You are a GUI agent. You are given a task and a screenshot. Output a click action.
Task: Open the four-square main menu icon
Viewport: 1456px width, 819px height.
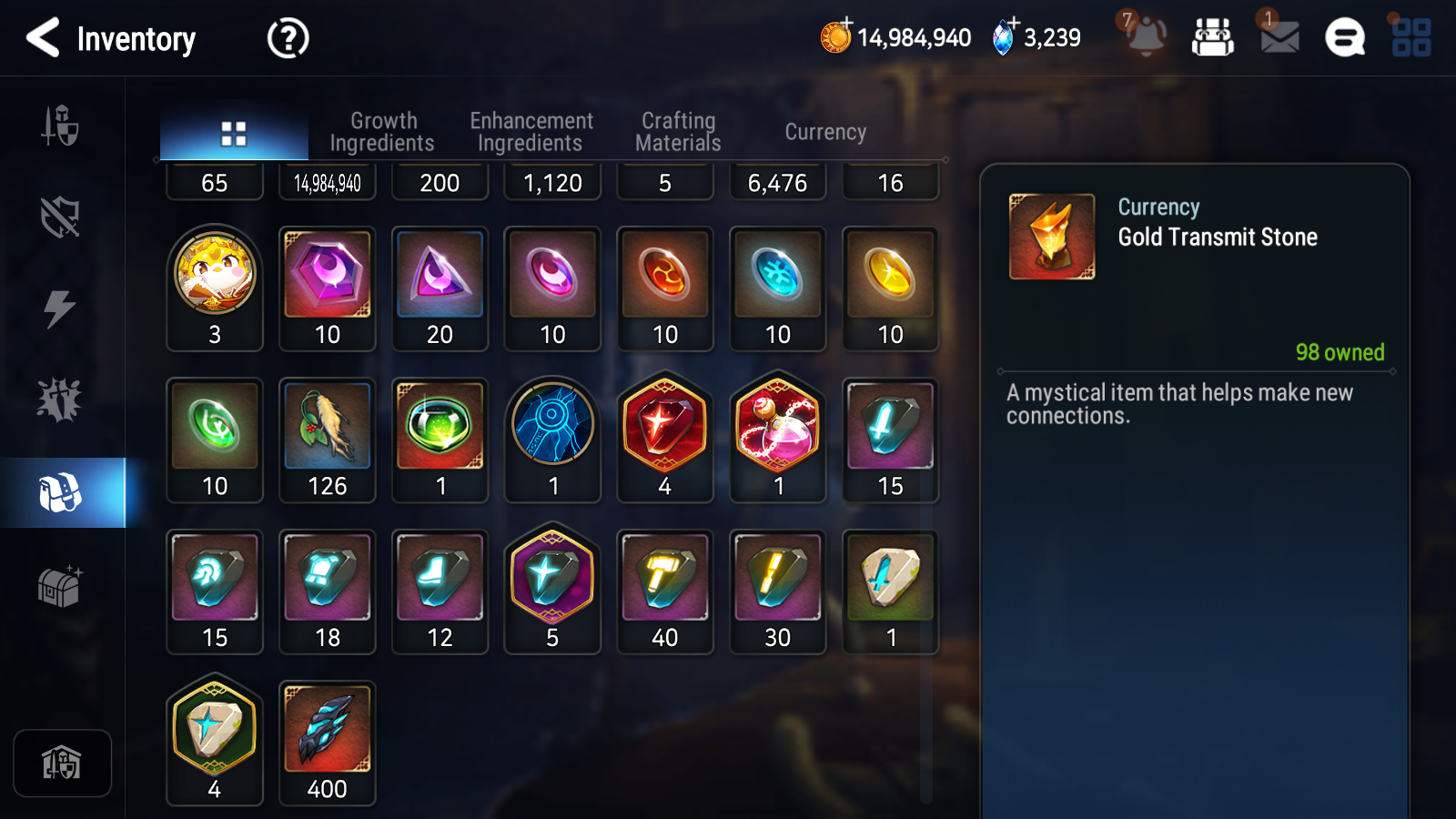1411,38
